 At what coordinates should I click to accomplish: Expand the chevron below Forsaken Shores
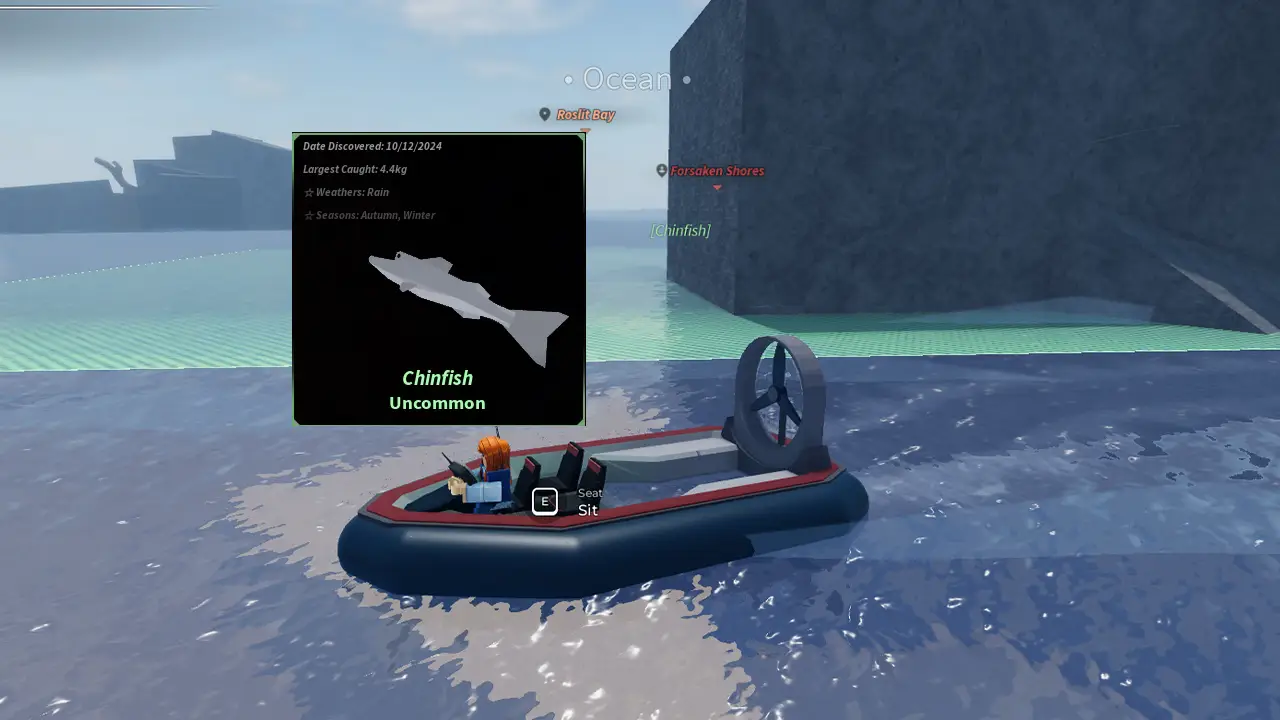tap(717, 187)
